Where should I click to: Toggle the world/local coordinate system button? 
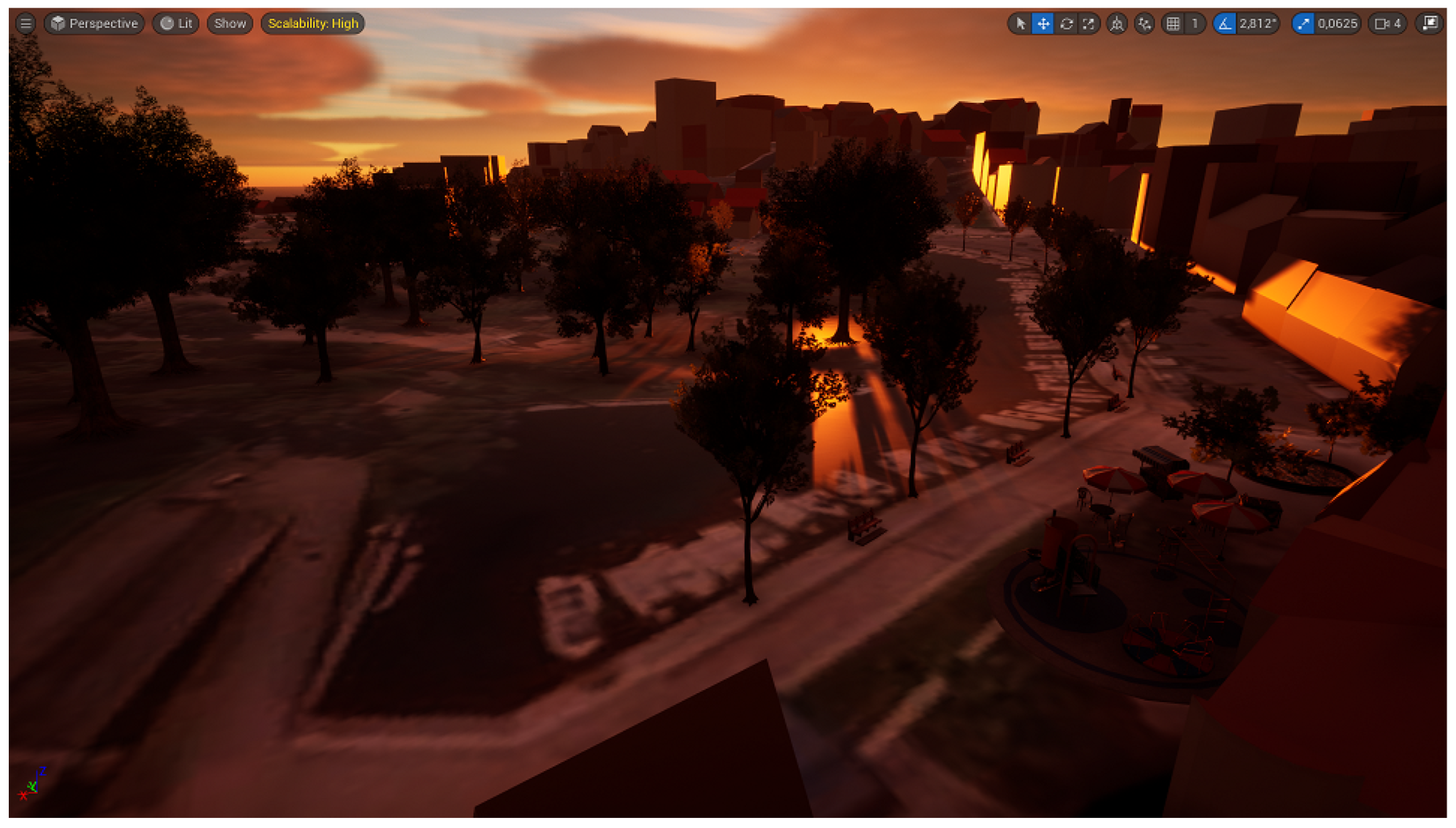(x=1117, y=24)
